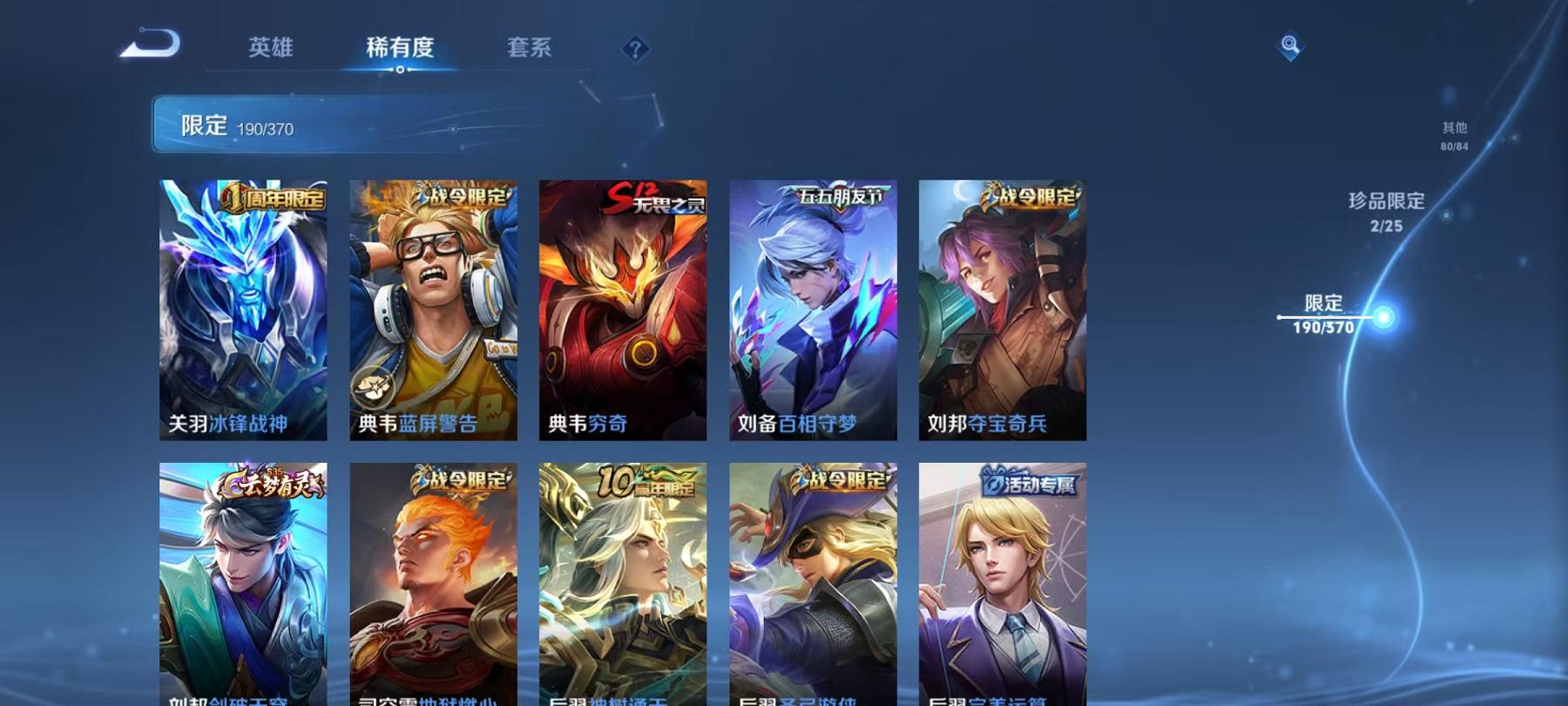Jump to the 其他 80/84 section
This screenshot has width=1568, height=706.
click(x=1453, y=135)
